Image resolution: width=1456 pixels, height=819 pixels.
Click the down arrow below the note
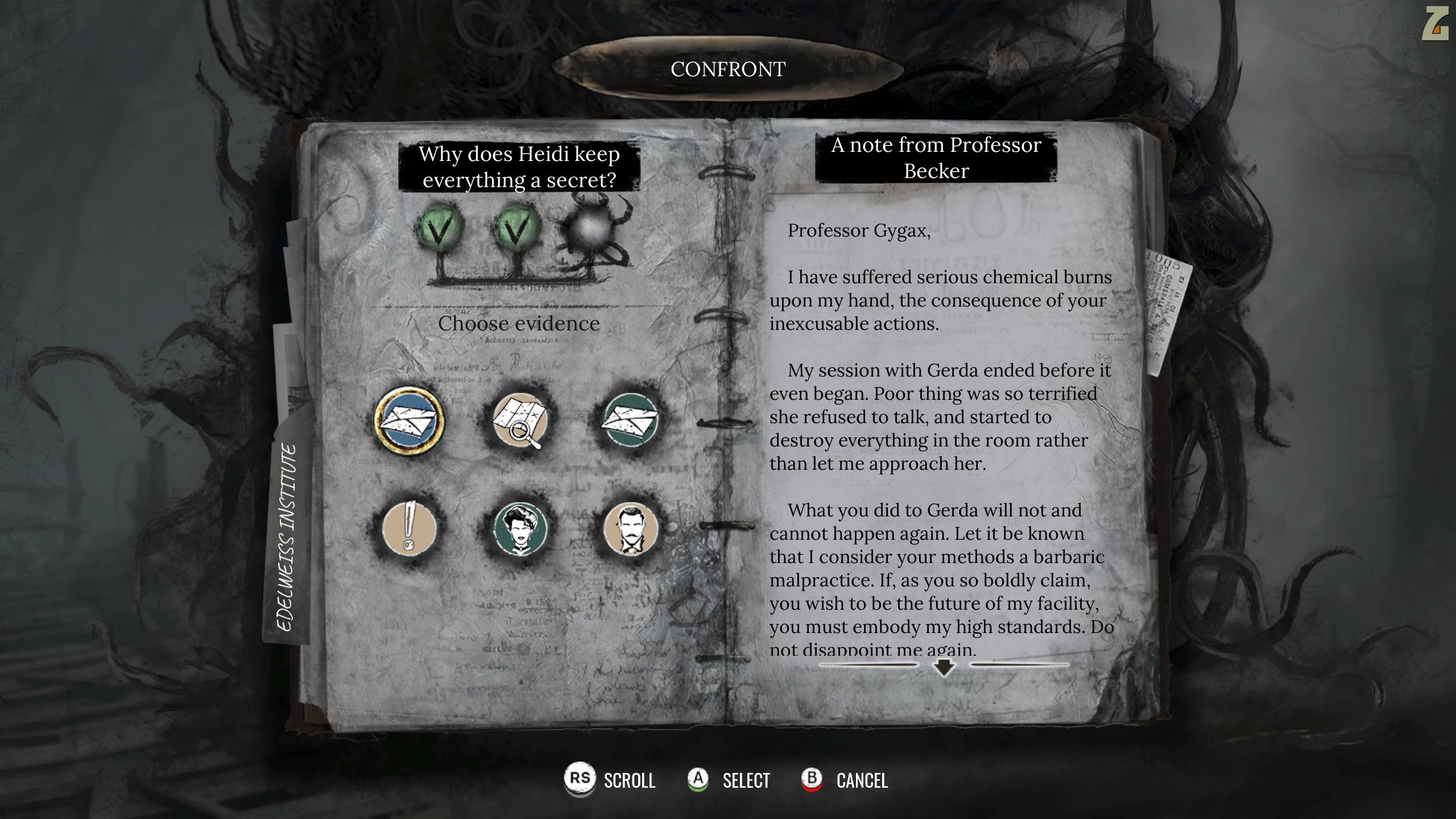pos(944,666)
